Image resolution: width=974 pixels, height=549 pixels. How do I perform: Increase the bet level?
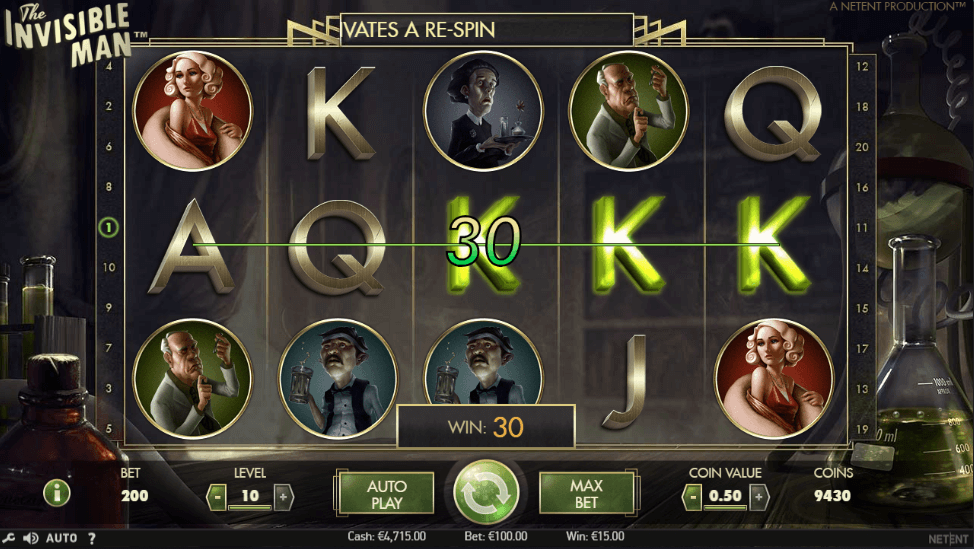coord(283,495)
